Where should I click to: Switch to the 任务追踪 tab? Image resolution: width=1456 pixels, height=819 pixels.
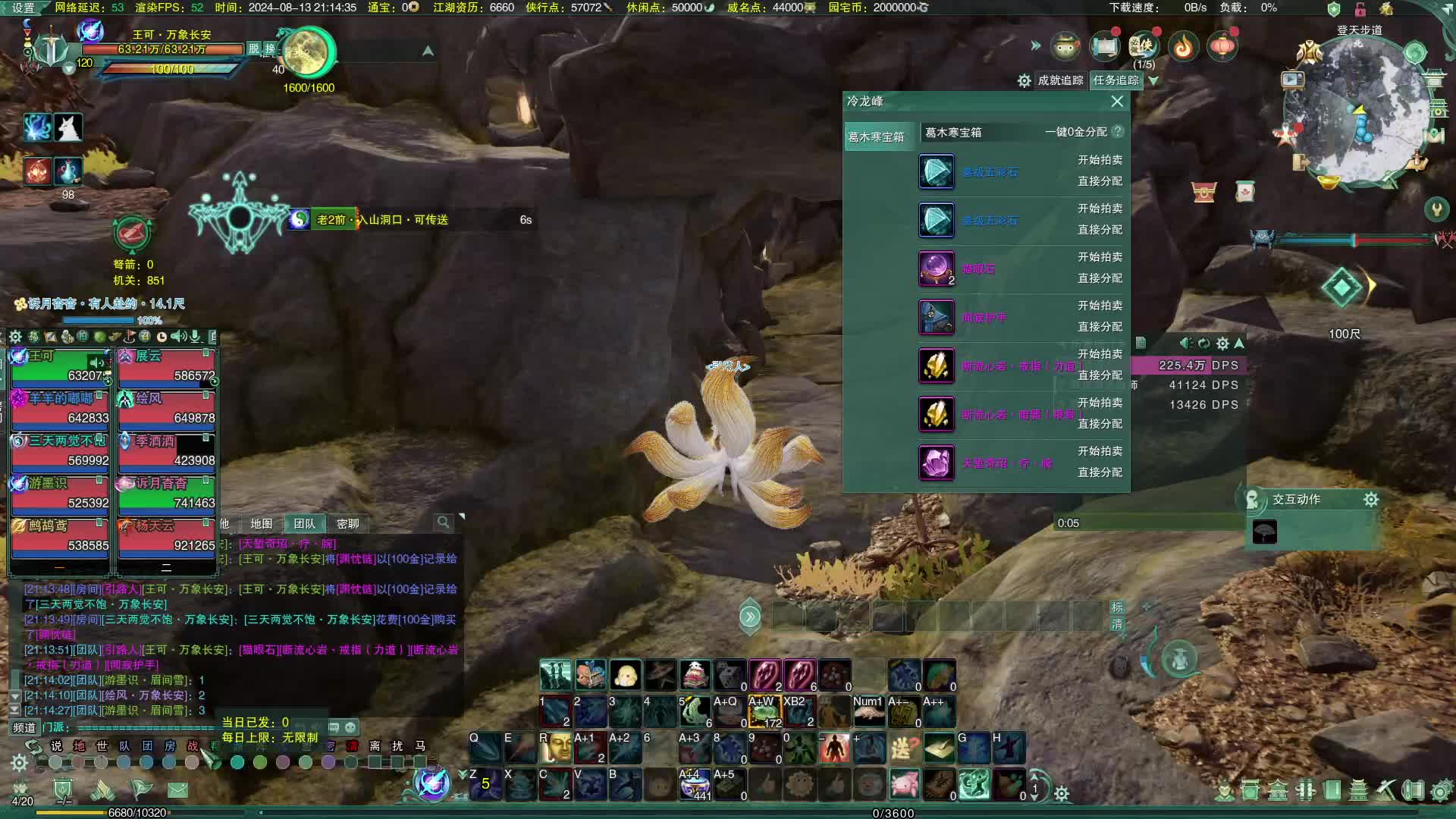point(1116,80)
